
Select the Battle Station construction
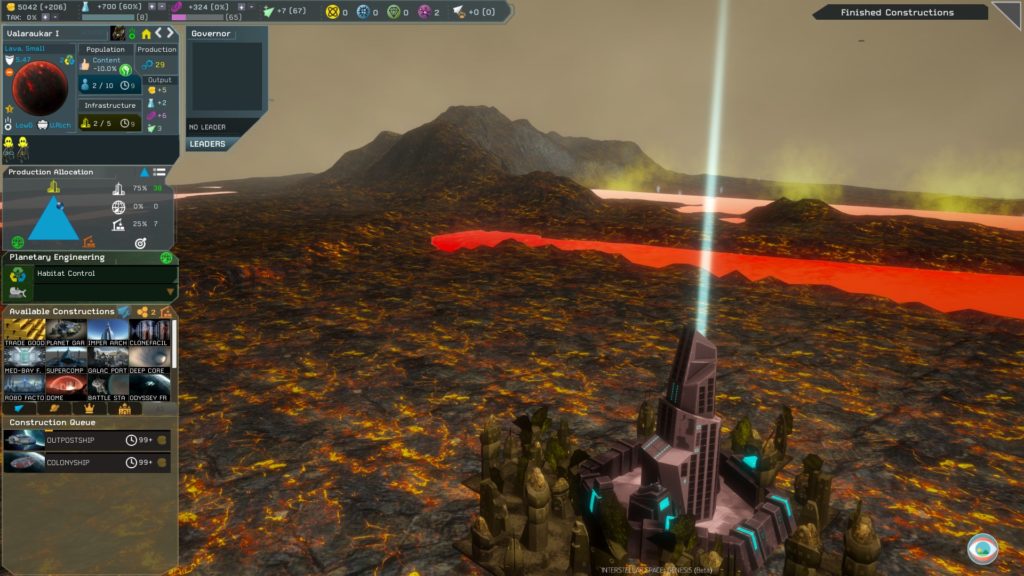point(108,386)
